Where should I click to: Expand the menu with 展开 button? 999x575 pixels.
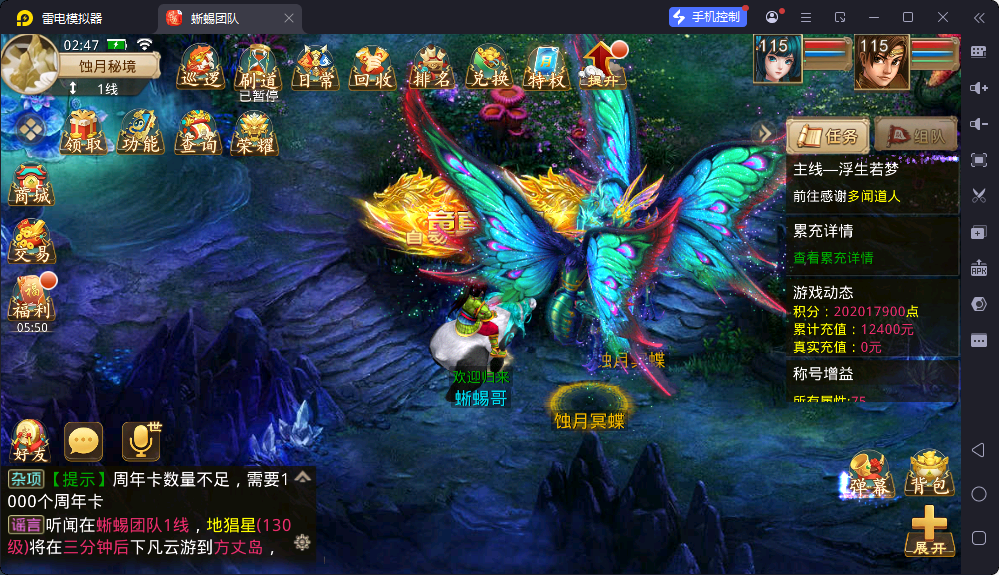[929, 531]
